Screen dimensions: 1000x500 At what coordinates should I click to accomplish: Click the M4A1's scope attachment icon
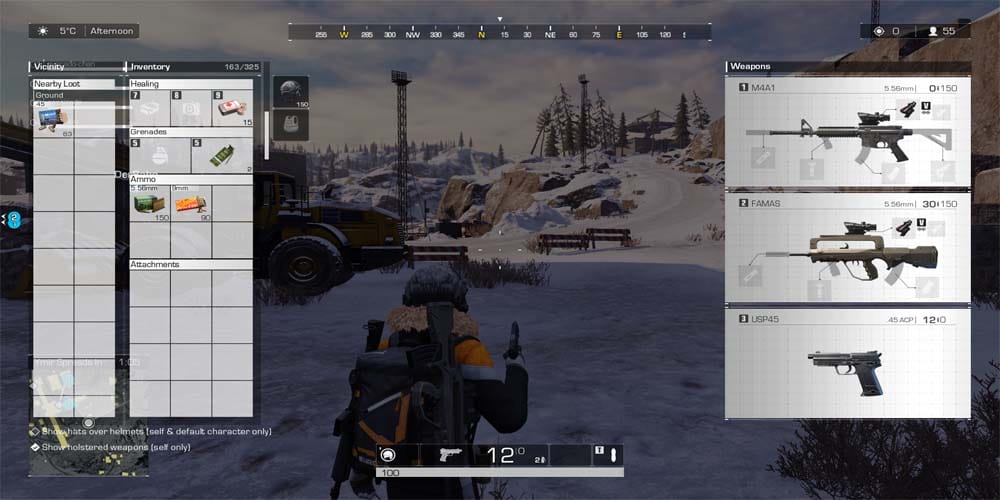tap(908, 110)
